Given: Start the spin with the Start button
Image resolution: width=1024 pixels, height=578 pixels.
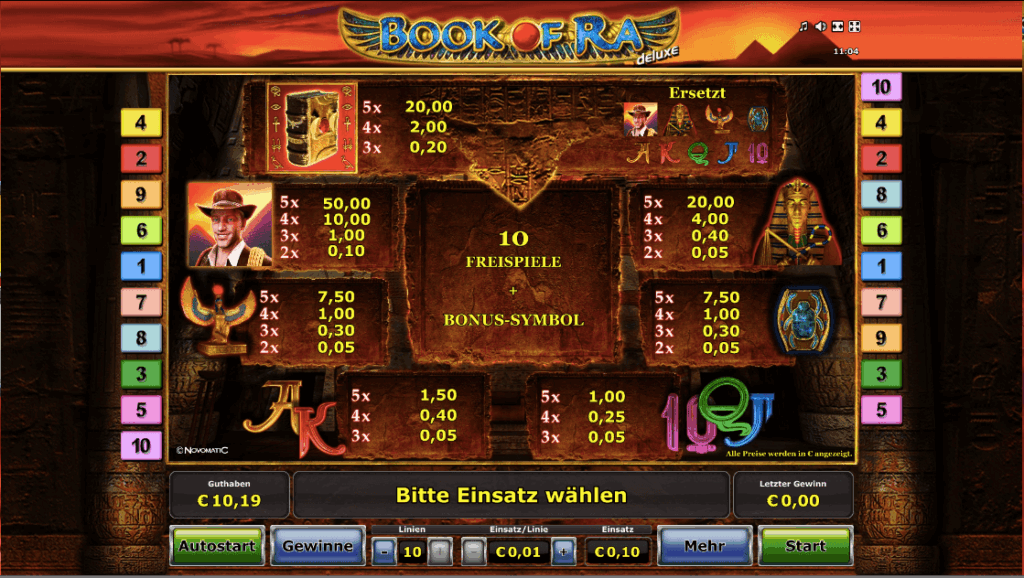Looking at the screenshot, I should [x=804, y=546].
